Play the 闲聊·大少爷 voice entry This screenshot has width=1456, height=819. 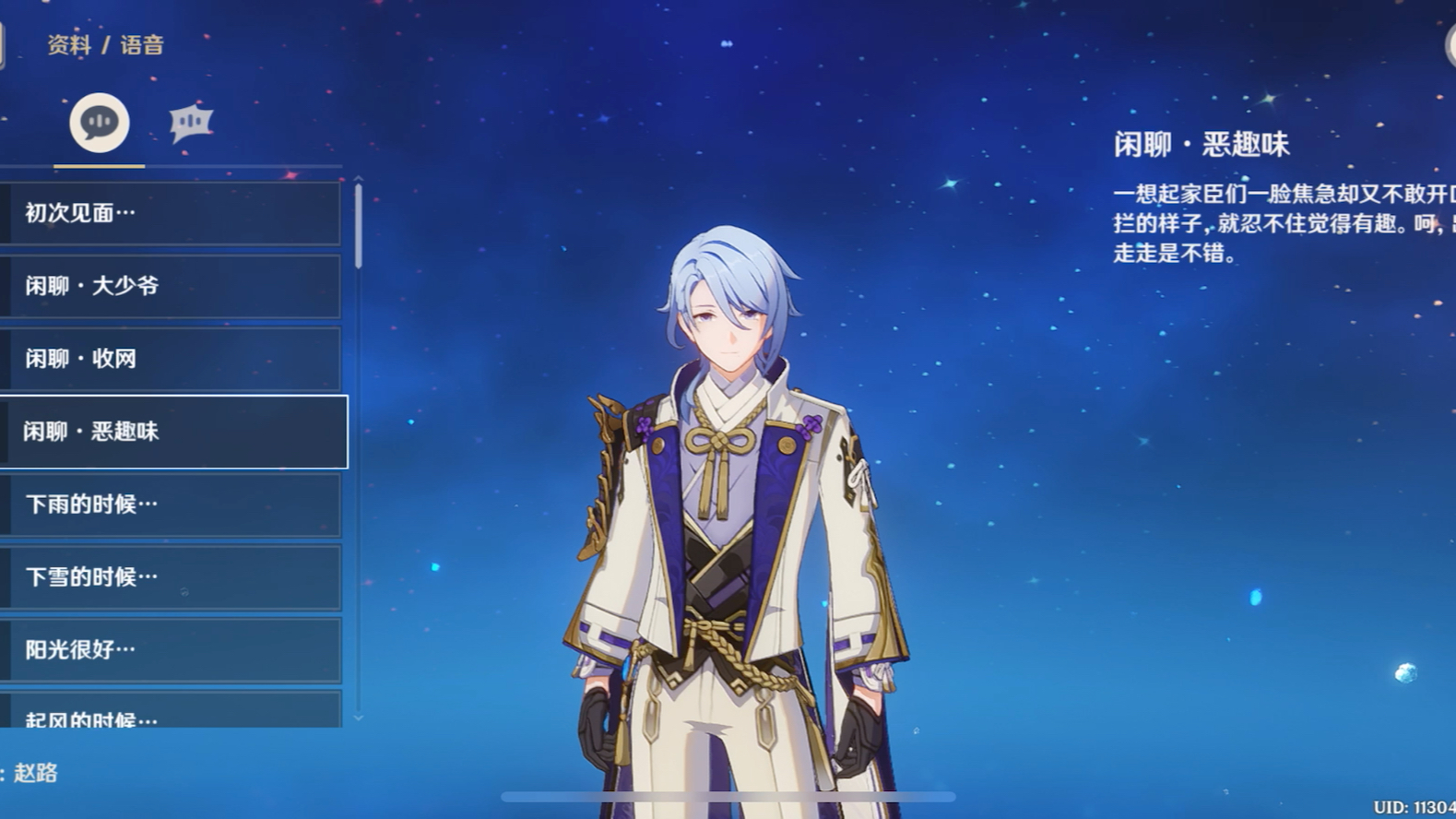[171, 286]
